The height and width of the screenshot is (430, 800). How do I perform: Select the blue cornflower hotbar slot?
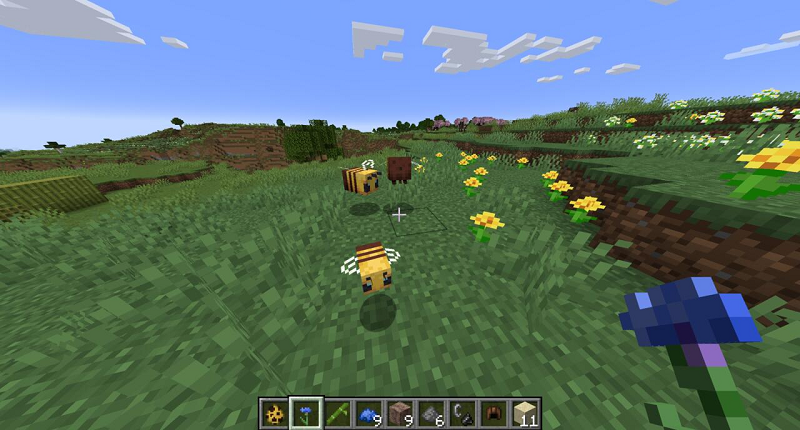point(305,413)
